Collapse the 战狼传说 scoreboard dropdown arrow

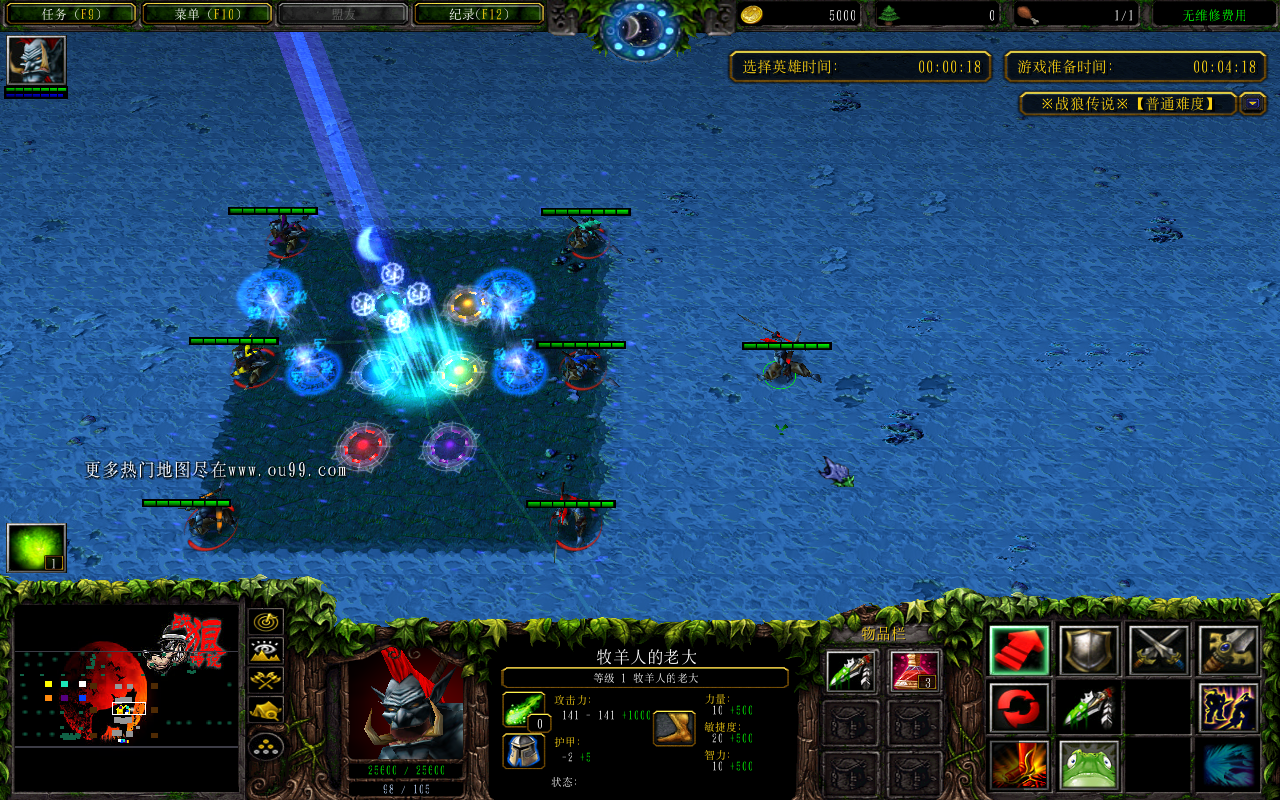pyautogui.click(x=1252, y=103)
